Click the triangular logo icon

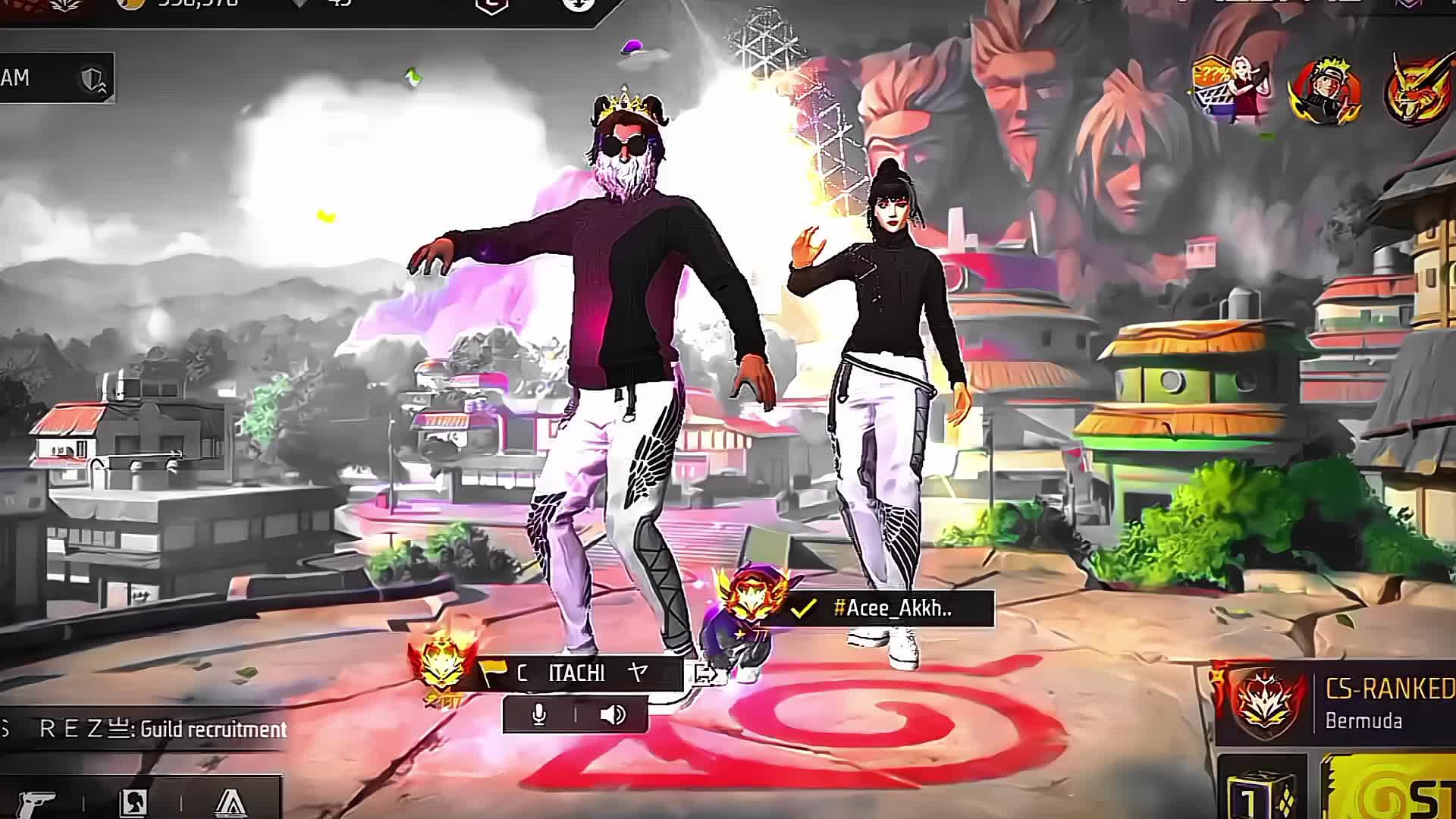click(231, 801)
